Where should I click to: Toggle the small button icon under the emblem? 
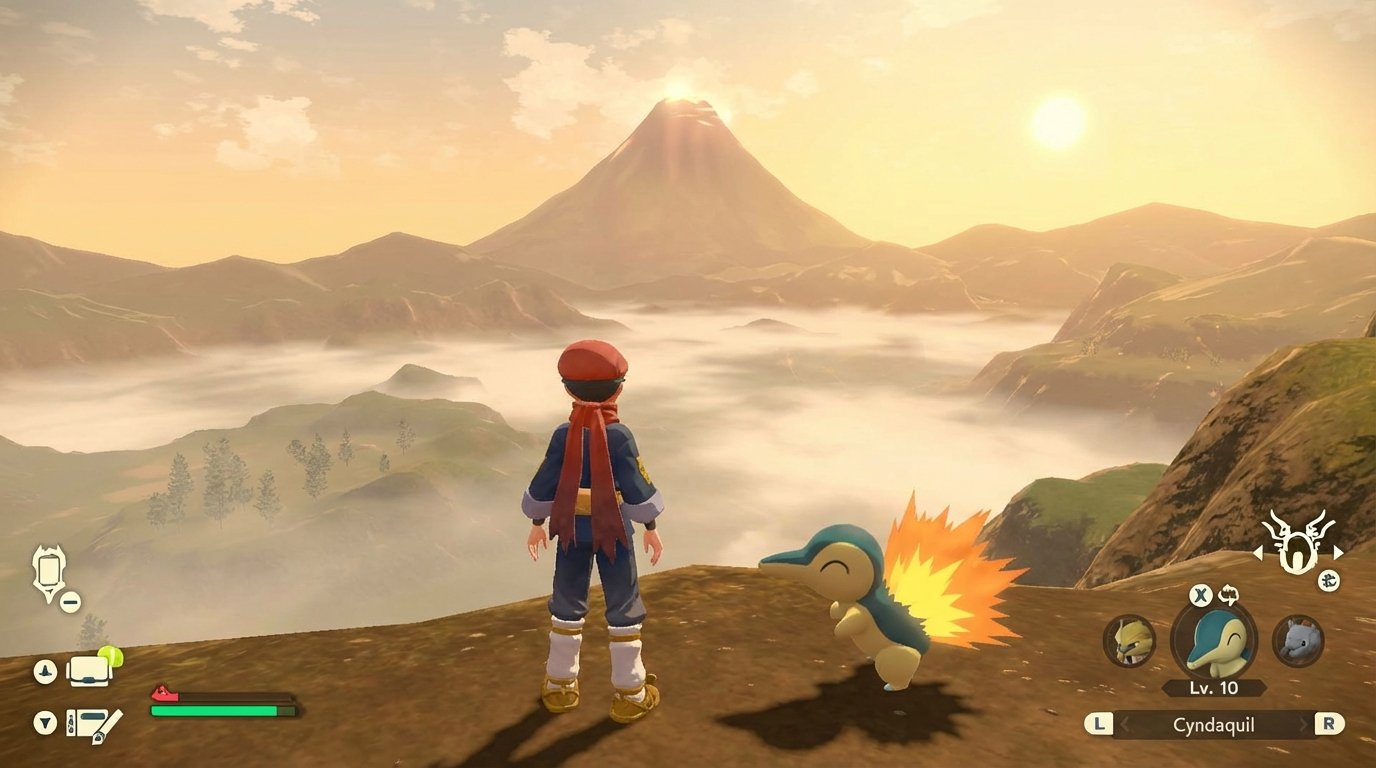point(1331,580)
